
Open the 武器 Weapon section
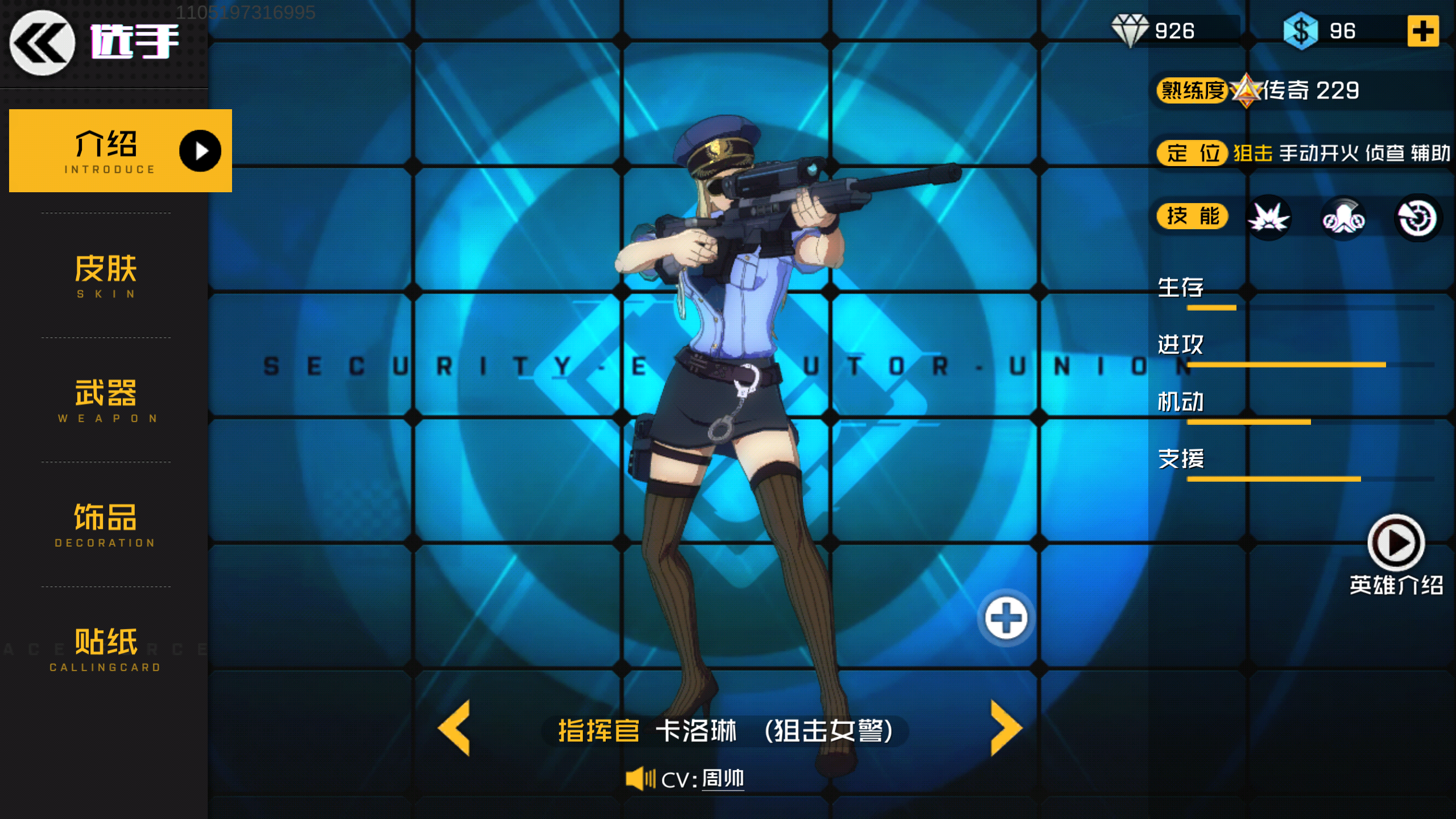coord(105,400)
